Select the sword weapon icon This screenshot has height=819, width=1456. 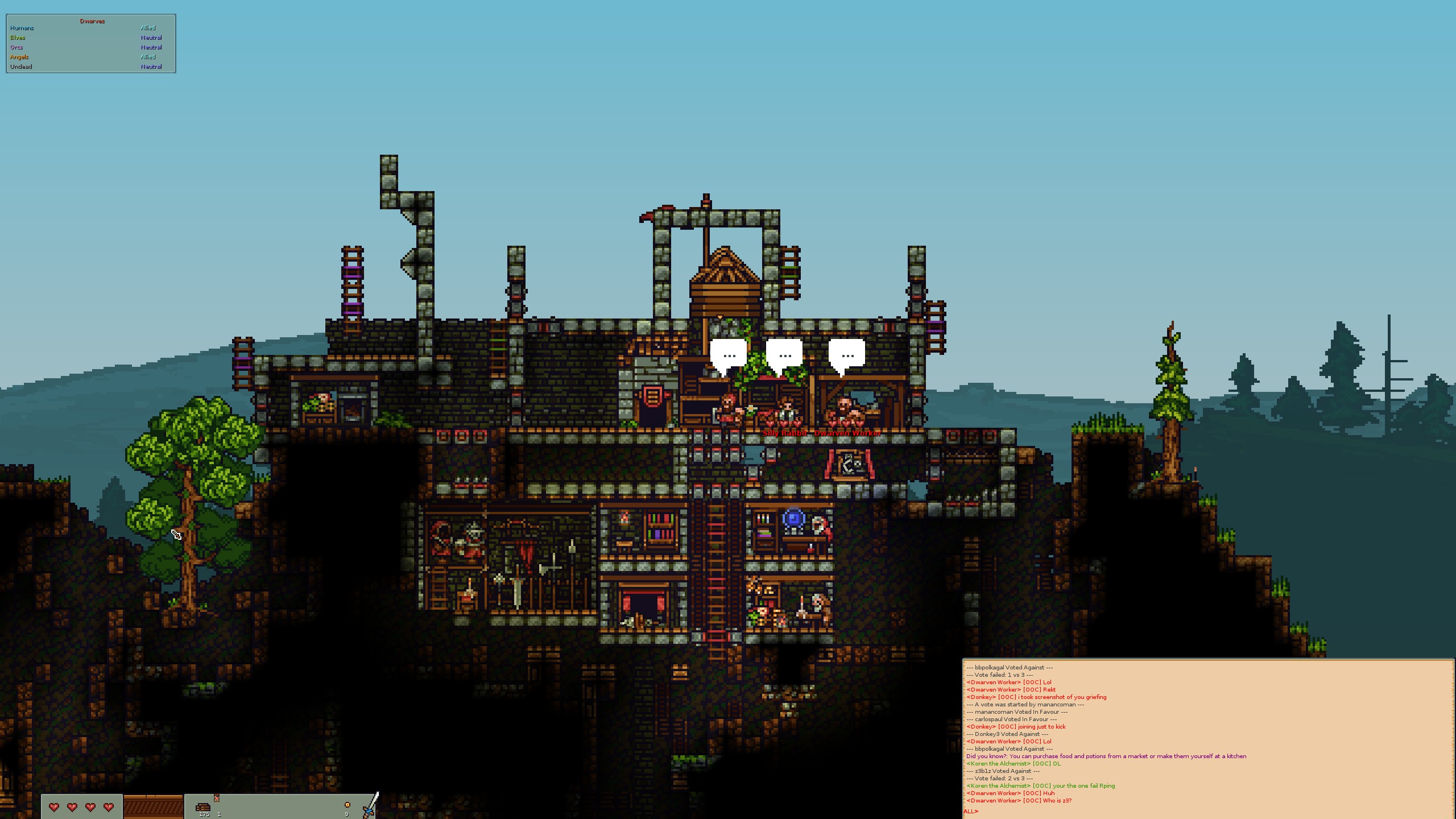tap(371, 805)
